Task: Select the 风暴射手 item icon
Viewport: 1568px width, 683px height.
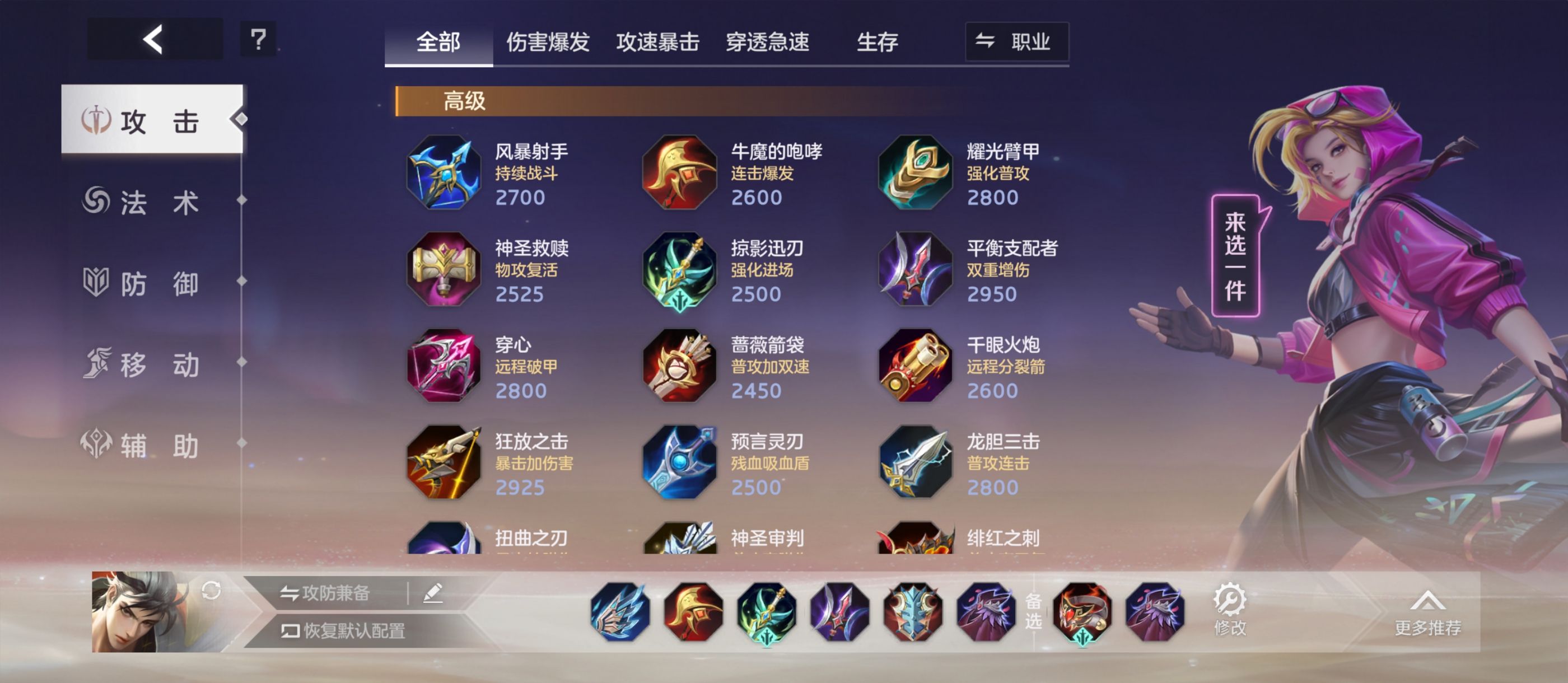Action: click(443, 174)
